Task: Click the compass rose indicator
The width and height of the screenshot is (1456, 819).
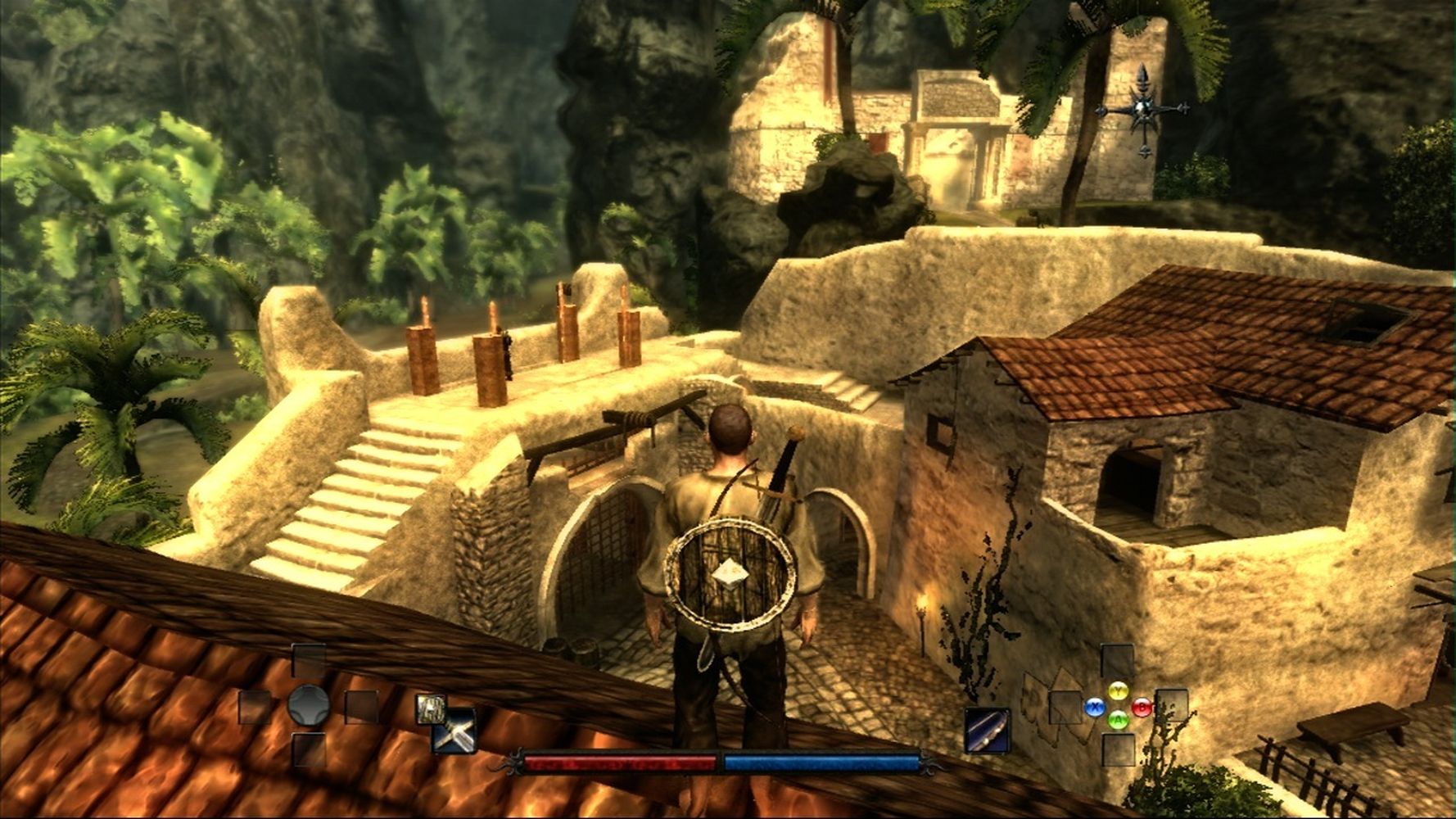Action: pos(1142,110)
